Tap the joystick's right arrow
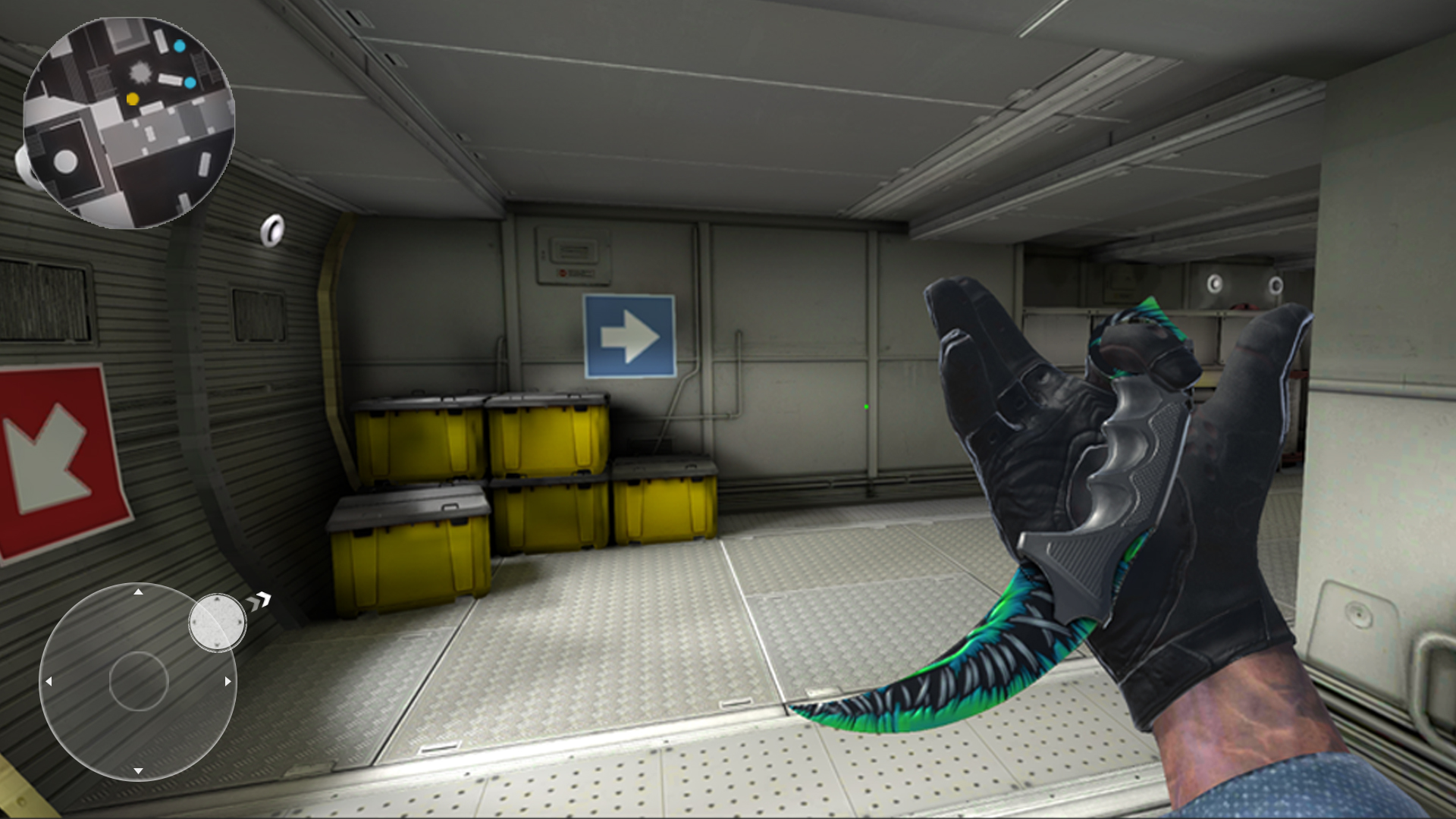Image resolution: width=1456 pixels, height=819 pixels. pyautogui.click(x=227, y=681)
